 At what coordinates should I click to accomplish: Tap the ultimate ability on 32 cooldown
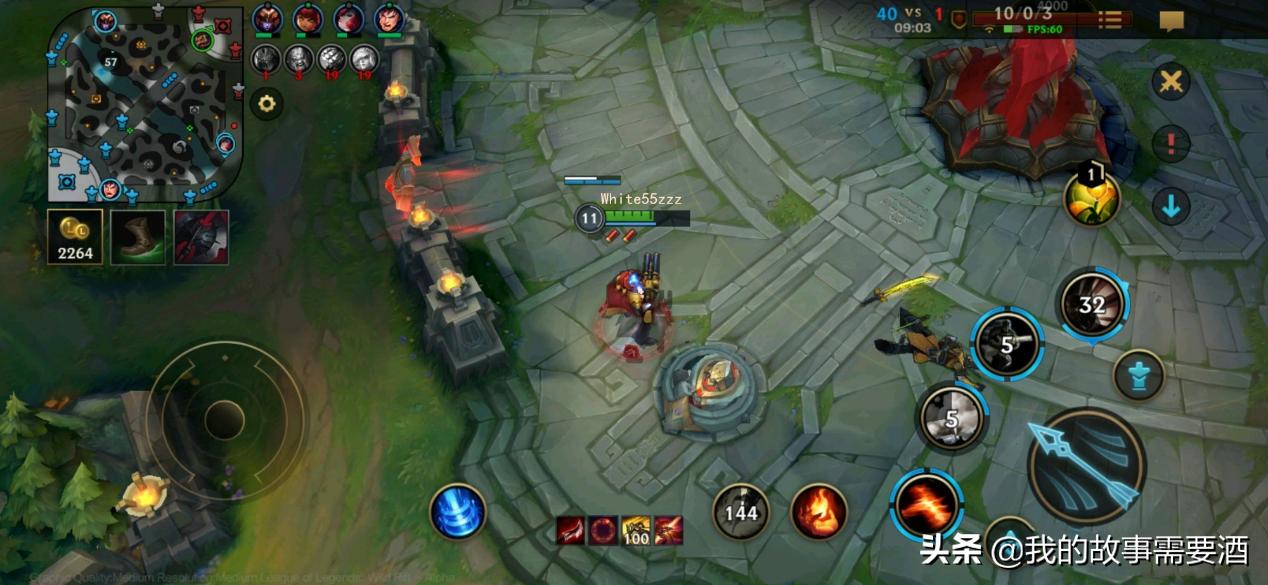pos(1091,303)
